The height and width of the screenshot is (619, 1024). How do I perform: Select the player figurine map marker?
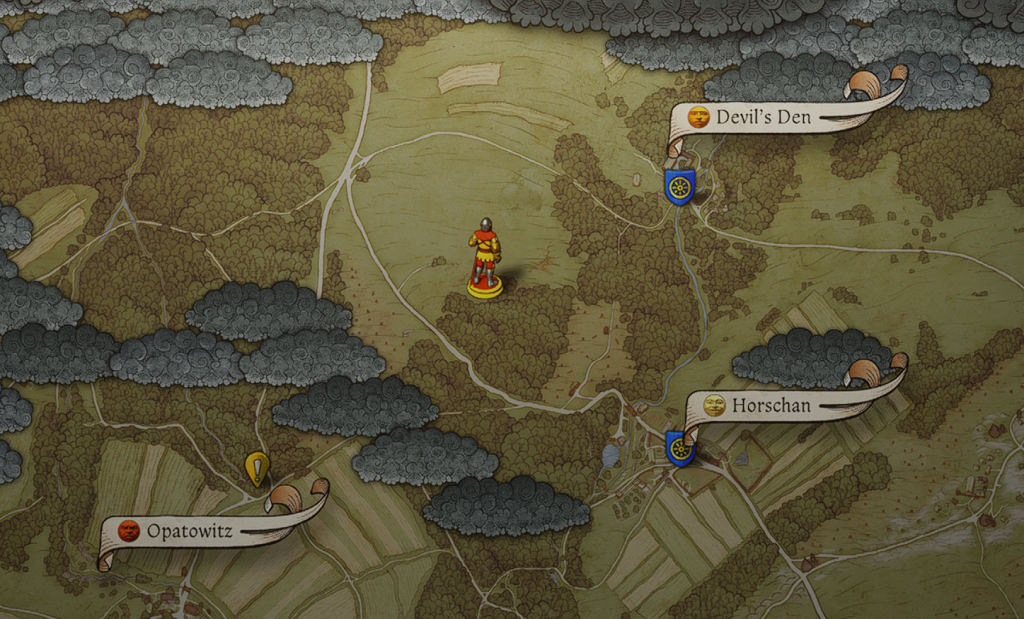[485, 258]
